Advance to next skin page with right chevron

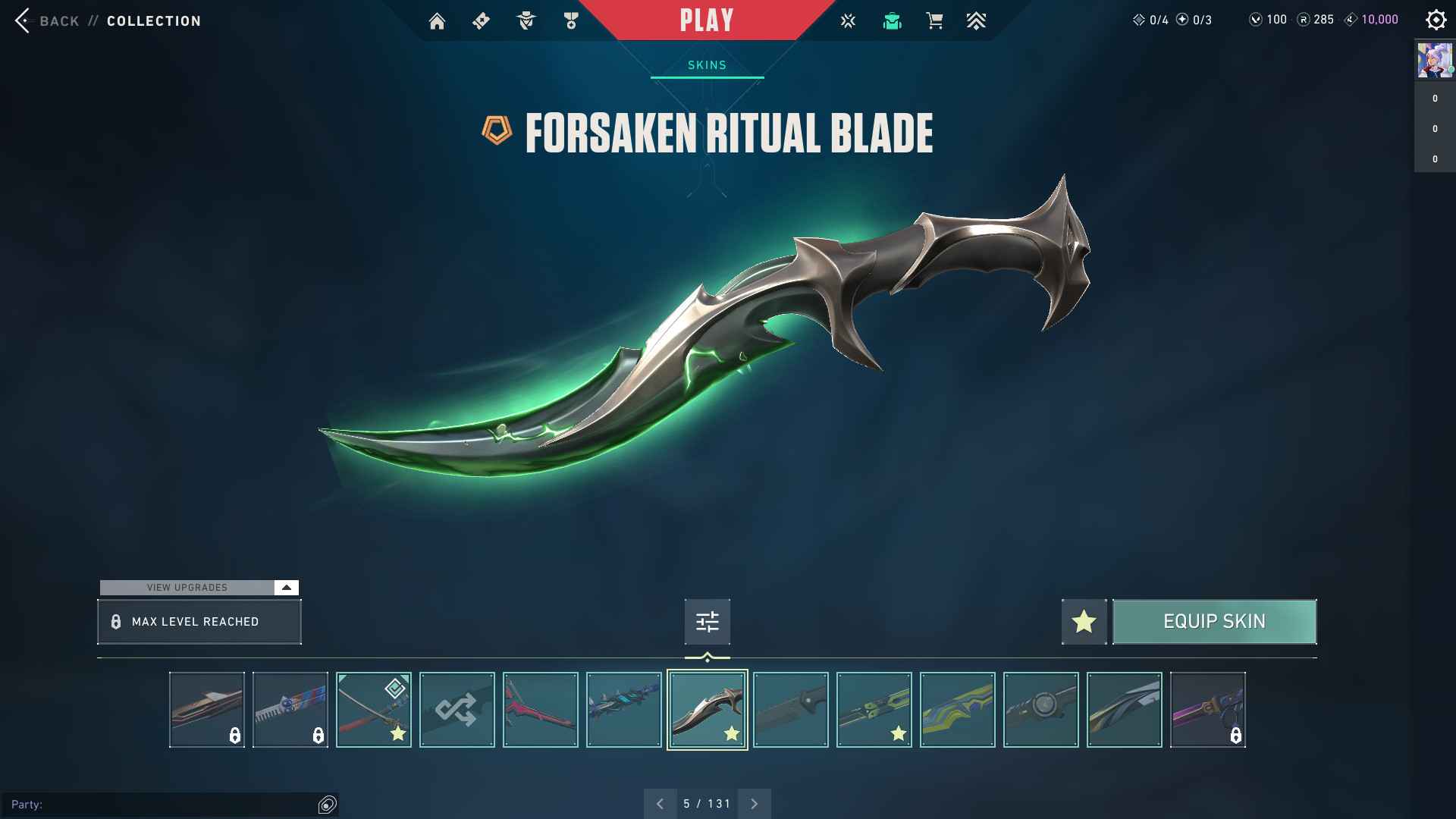click(754, 802)
